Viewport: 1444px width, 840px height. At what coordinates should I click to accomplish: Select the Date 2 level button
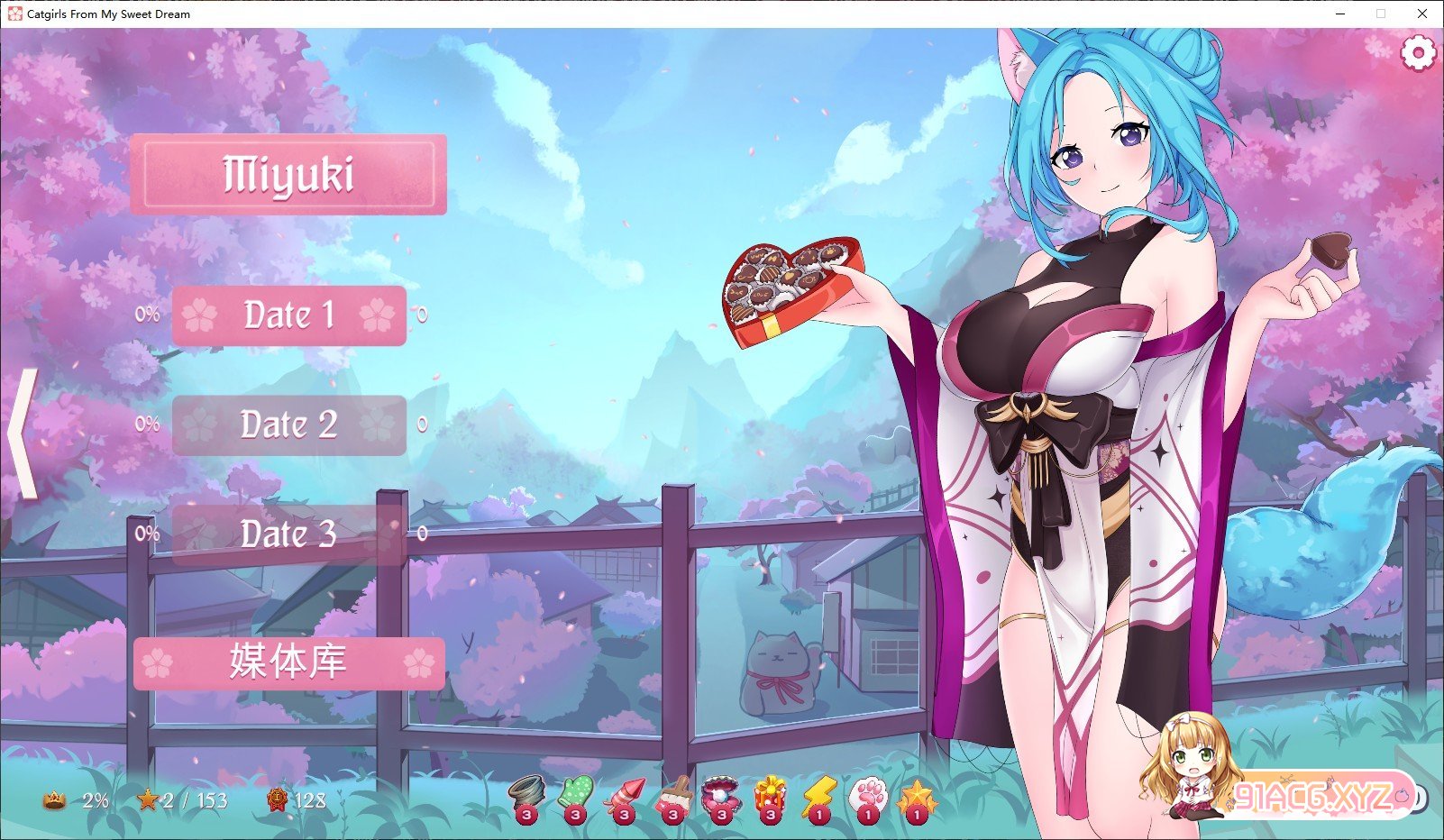[x=288, y=425]
